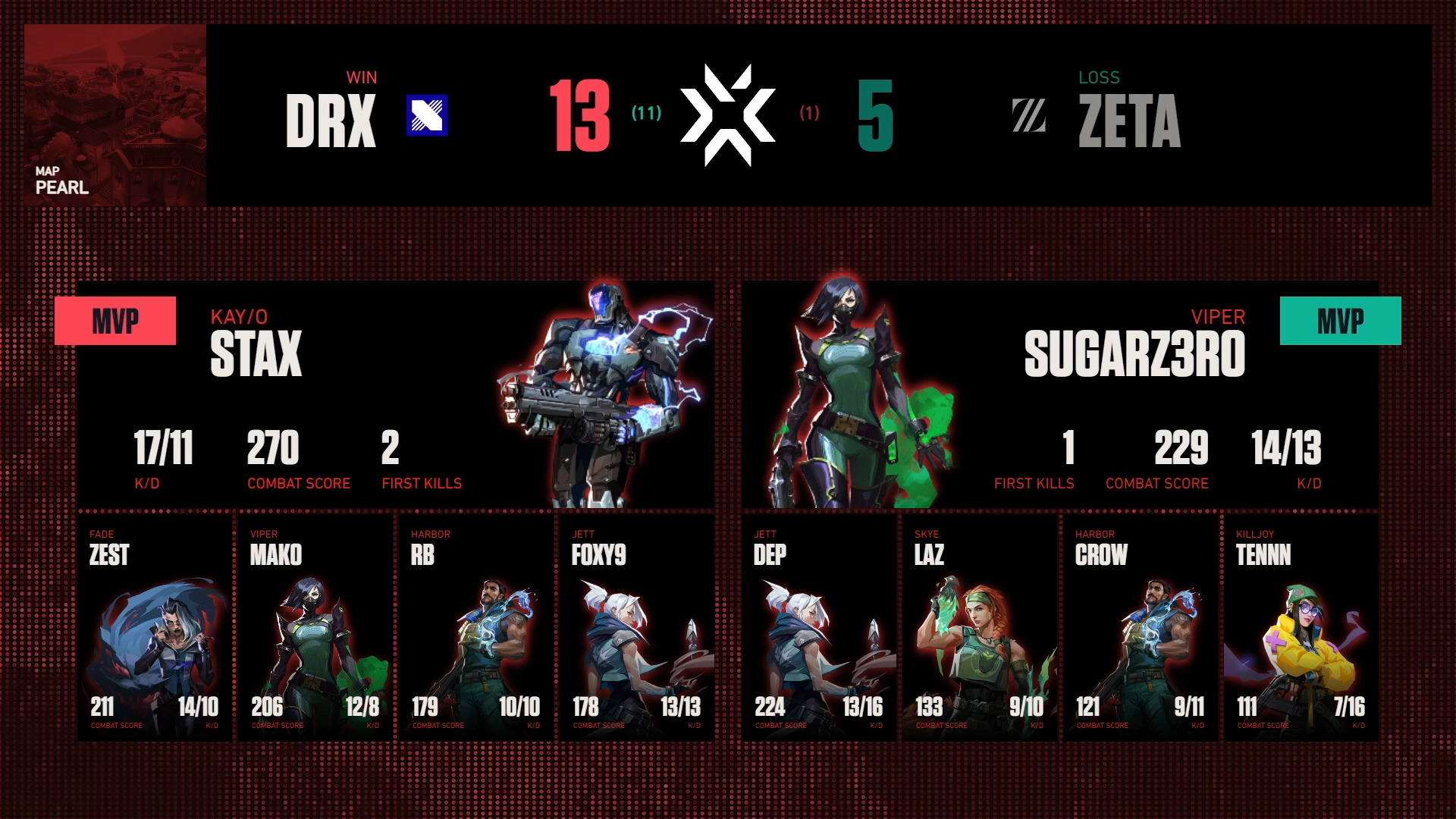This screenshot has height=819, width=1456.
Task: Open FOXY9's Jett player card
Action: pos(637,628)
